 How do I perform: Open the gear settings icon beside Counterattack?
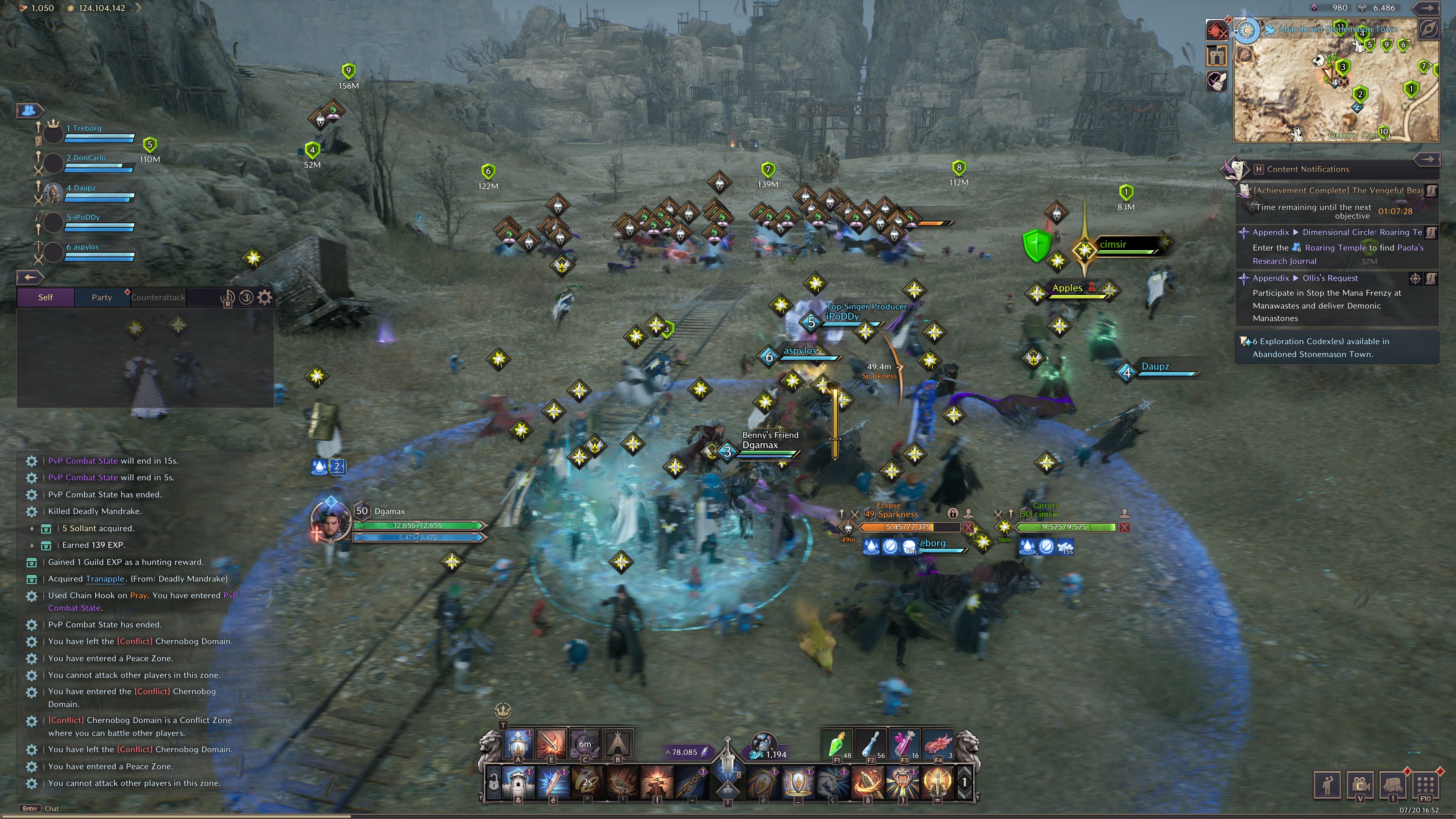pos(265,297)
